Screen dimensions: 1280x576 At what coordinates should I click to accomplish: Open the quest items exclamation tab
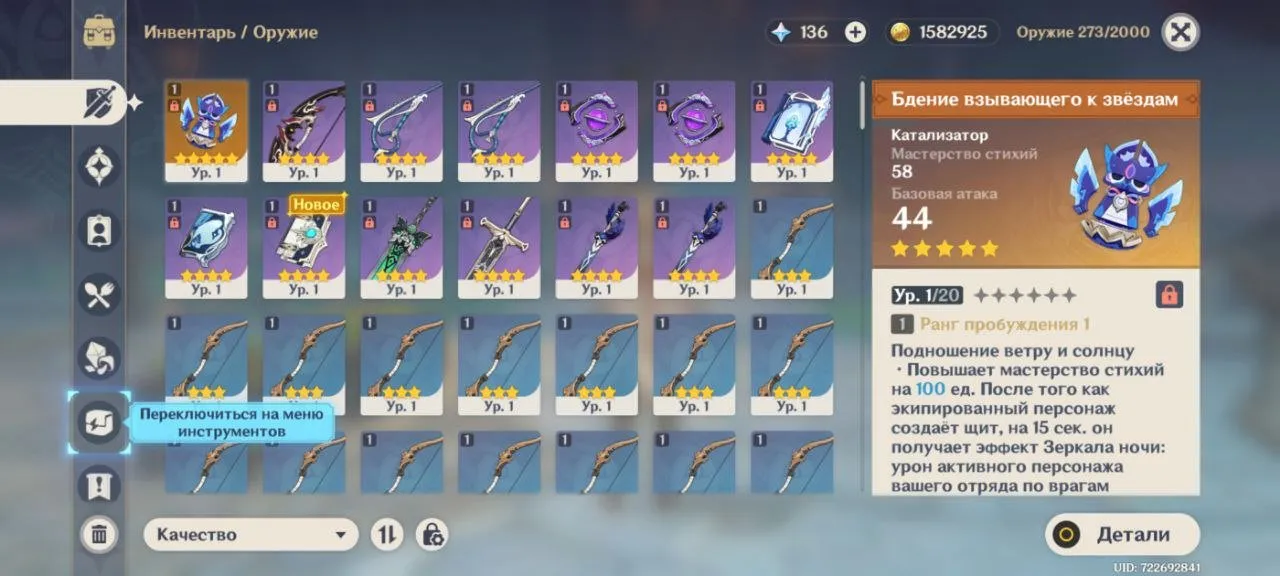99,486
